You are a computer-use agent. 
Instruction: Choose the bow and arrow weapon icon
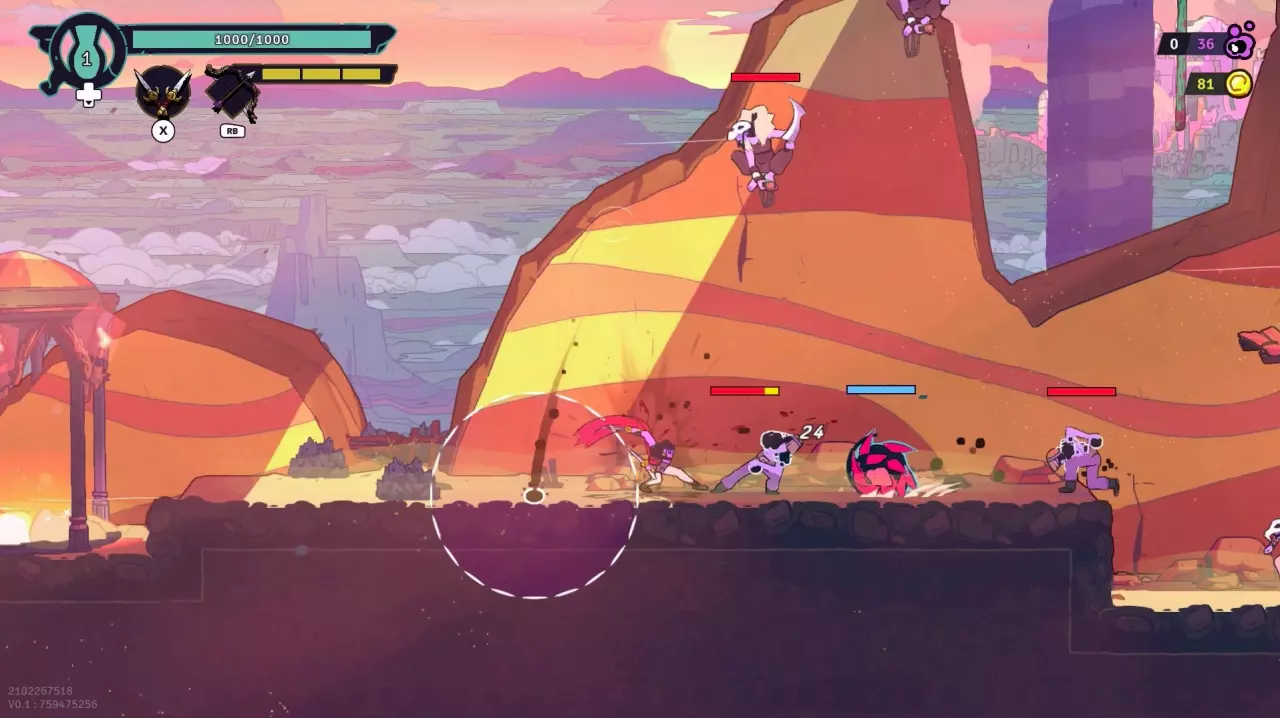[232, 94]
